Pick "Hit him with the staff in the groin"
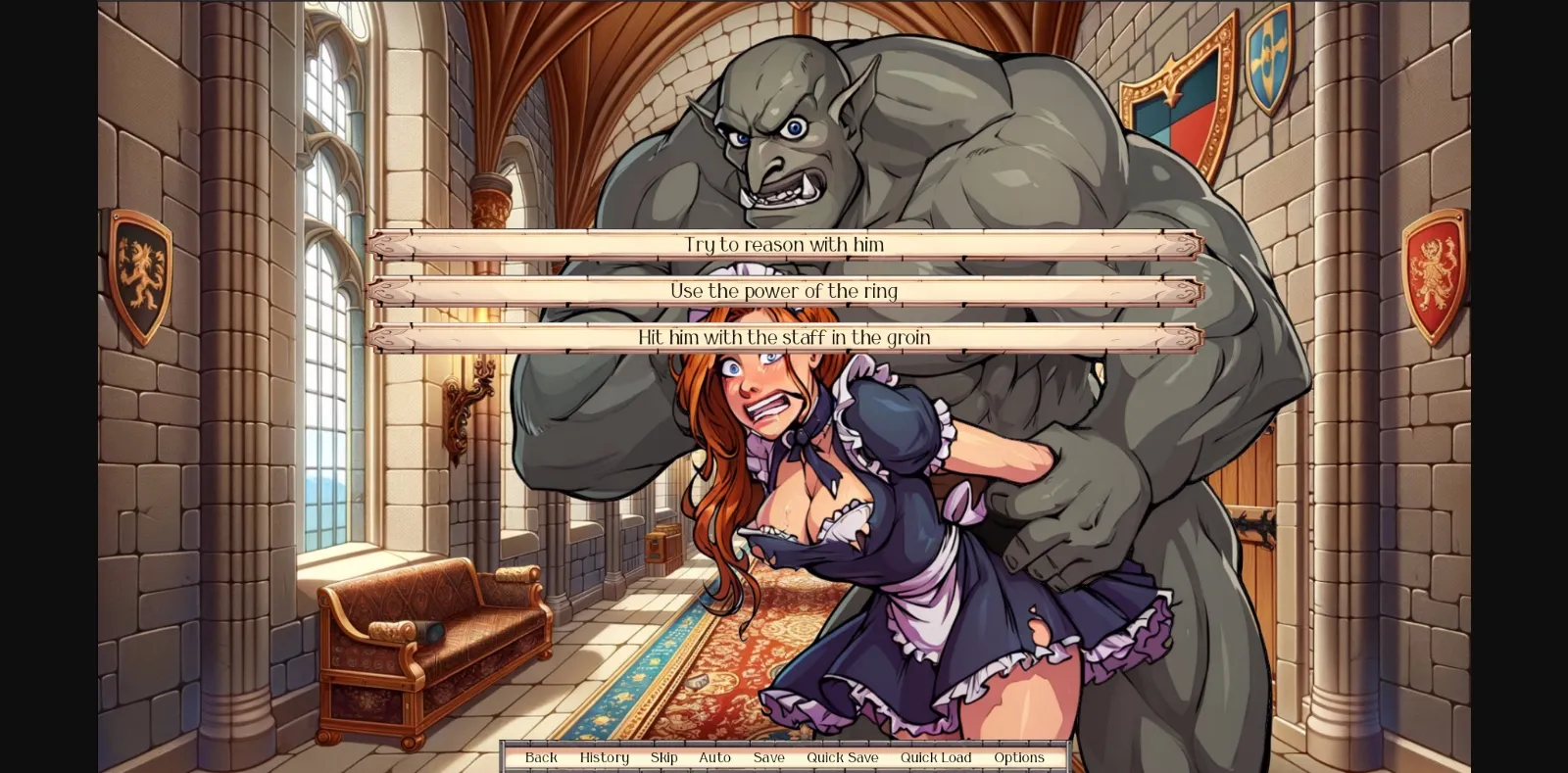 coord(784,336)
